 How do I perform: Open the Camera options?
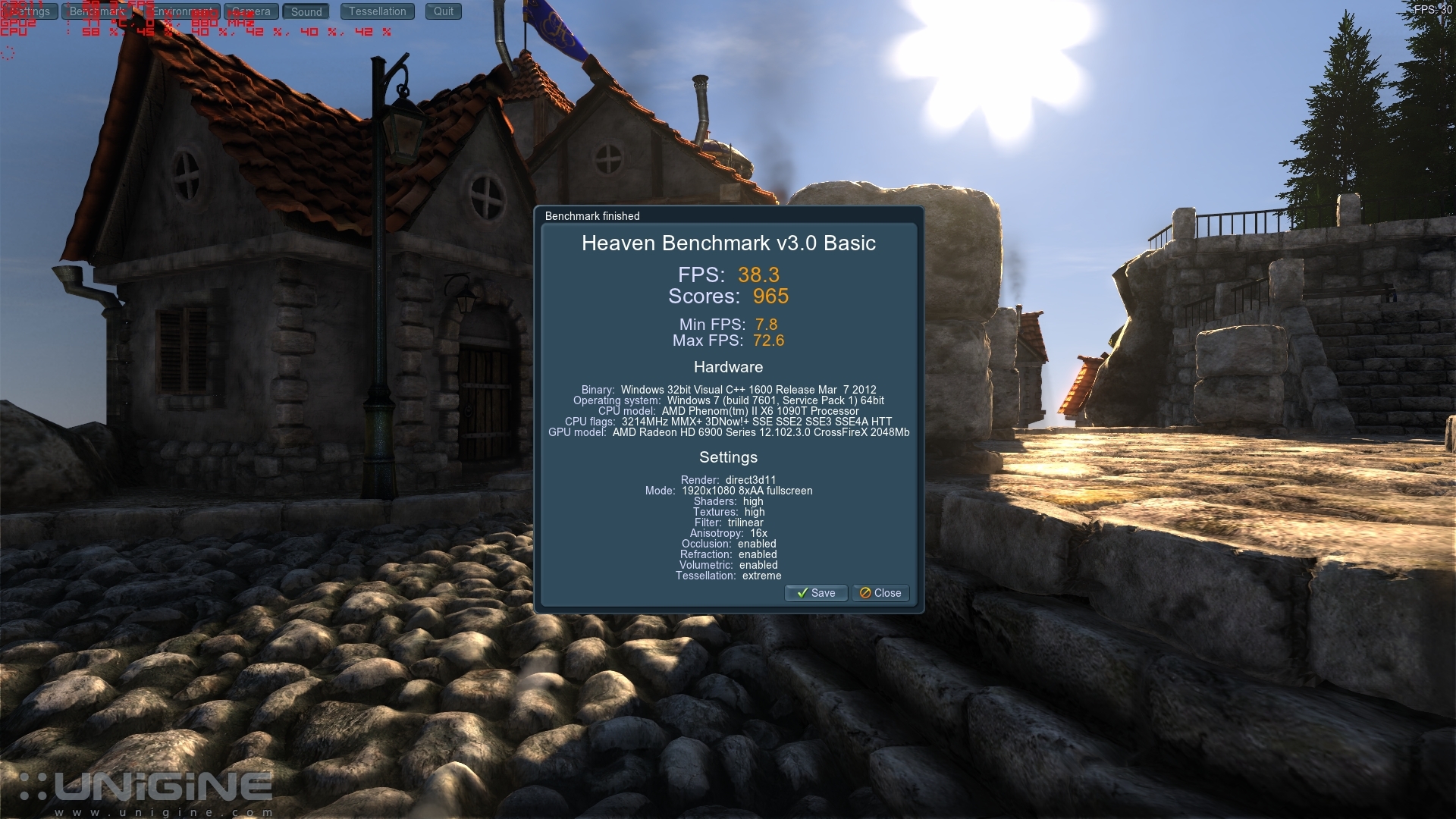coord(251,11)
